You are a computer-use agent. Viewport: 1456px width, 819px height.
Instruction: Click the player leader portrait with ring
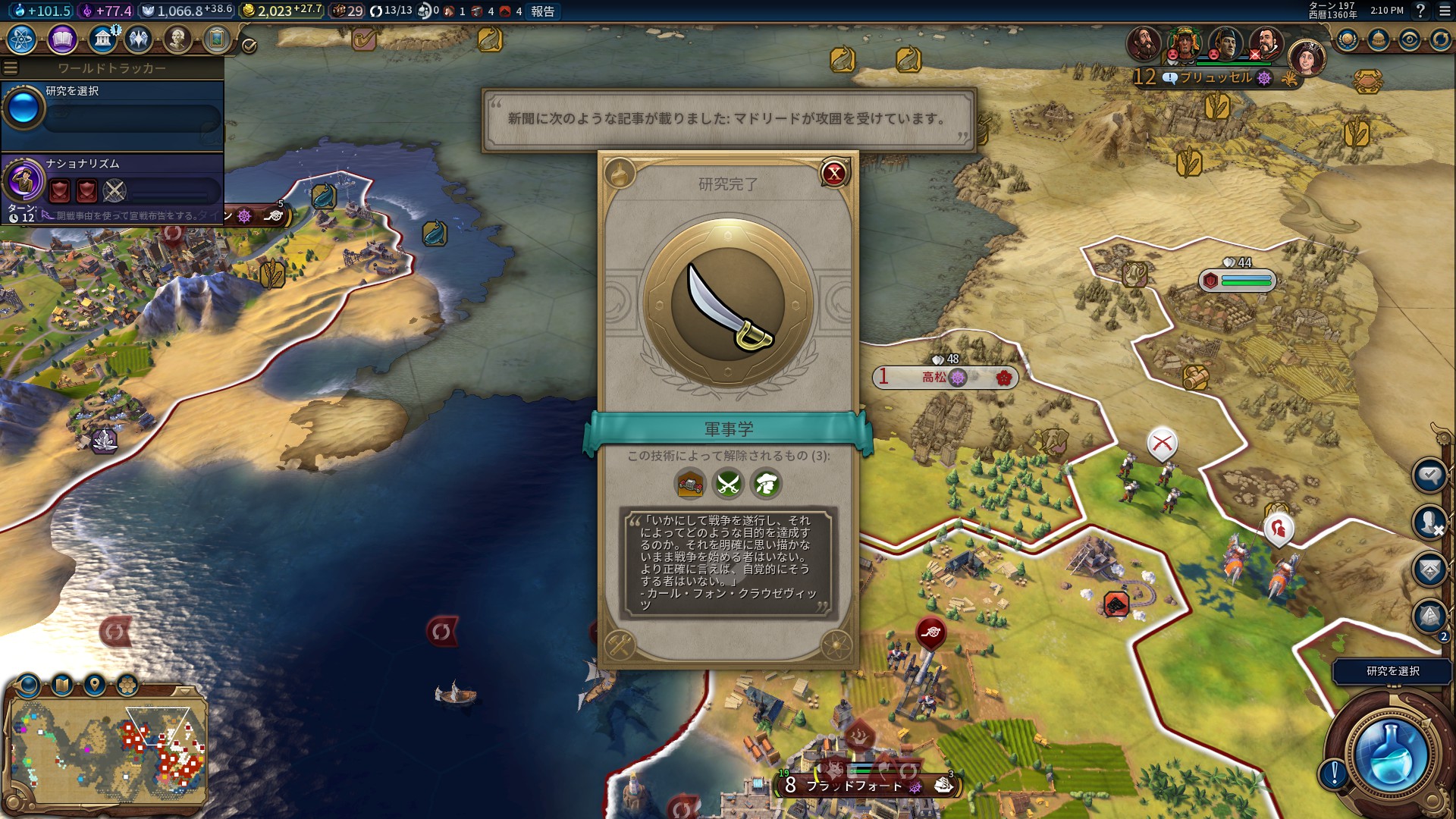click(x=1306, y=58)
